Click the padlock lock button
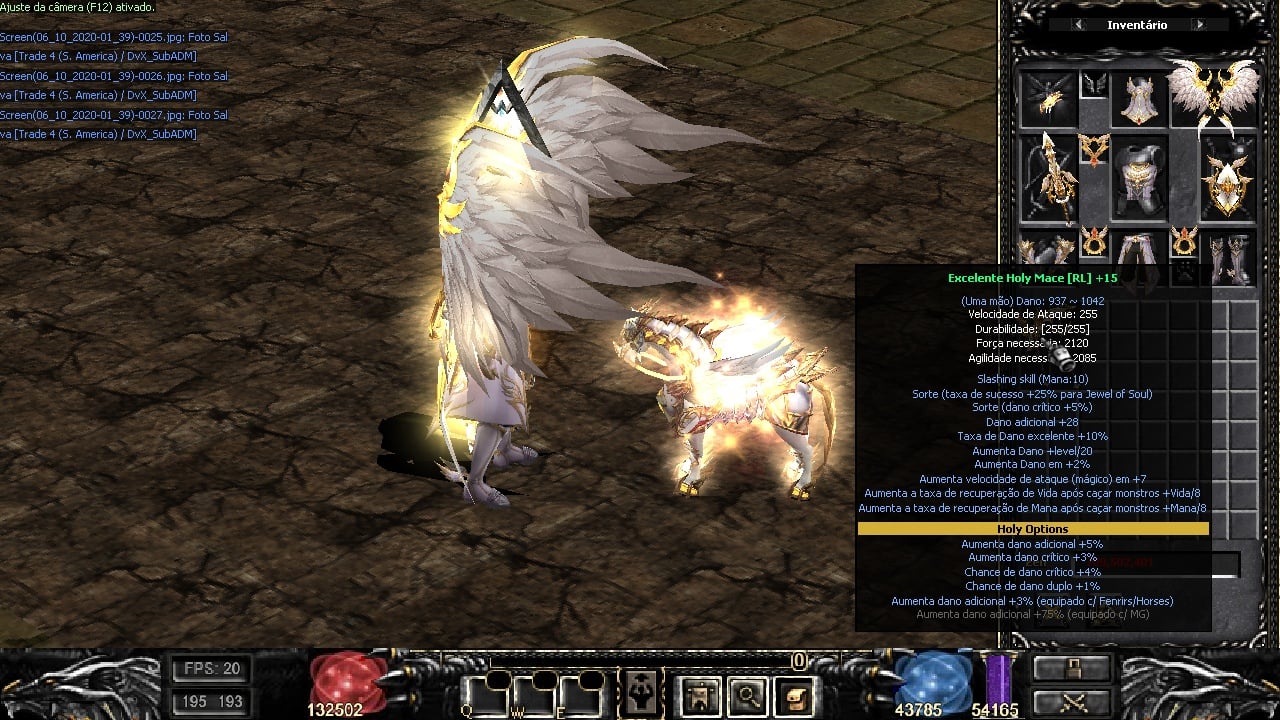Screen dimensions: 1280x720 click(1072, 669)
